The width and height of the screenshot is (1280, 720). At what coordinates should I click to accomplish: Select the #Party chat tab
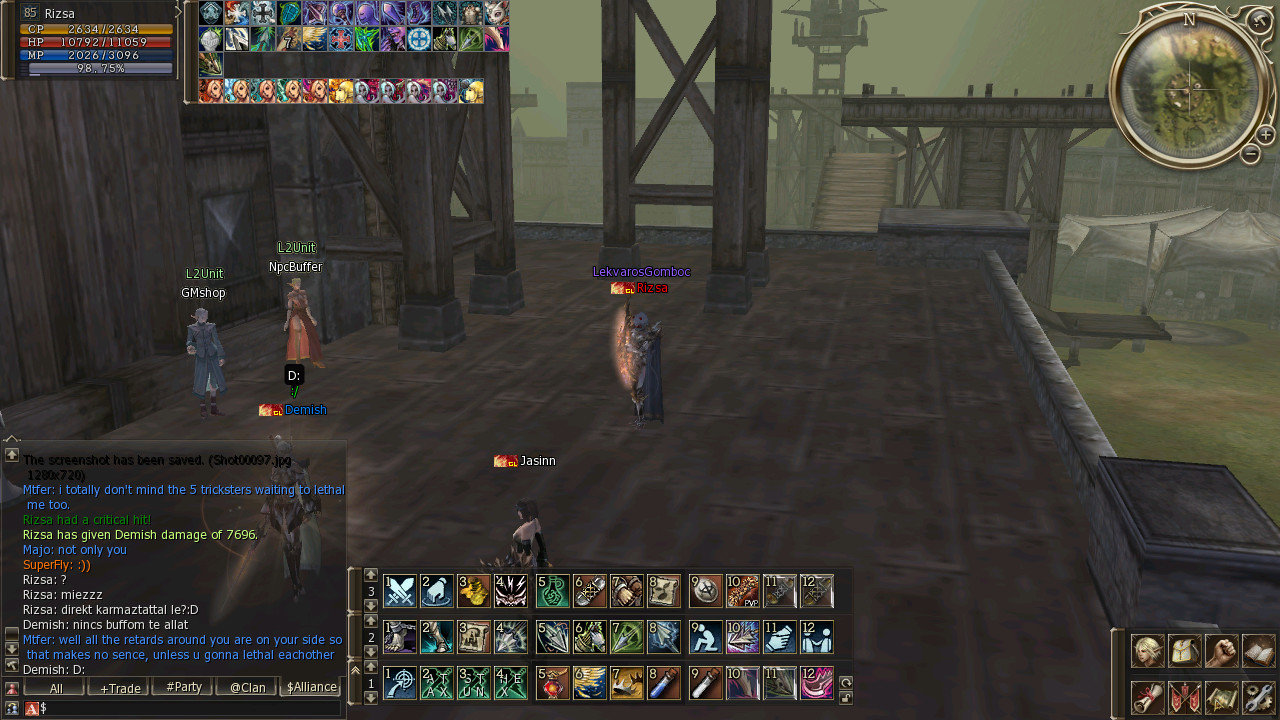(x=183, y=688)
